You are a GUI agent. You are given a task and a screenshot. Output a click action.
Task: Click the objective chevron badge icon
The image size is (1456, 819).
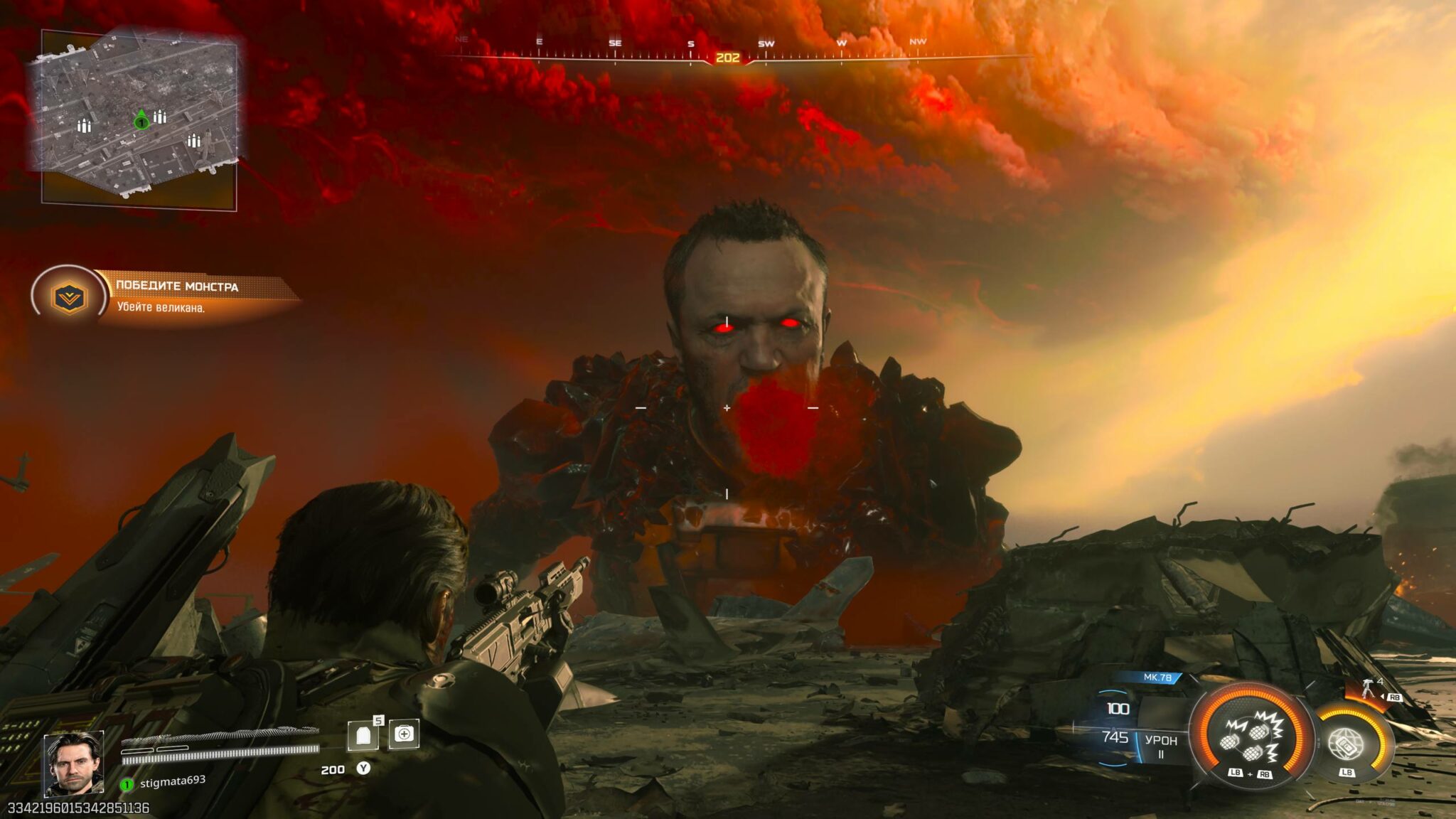(69, 297)
